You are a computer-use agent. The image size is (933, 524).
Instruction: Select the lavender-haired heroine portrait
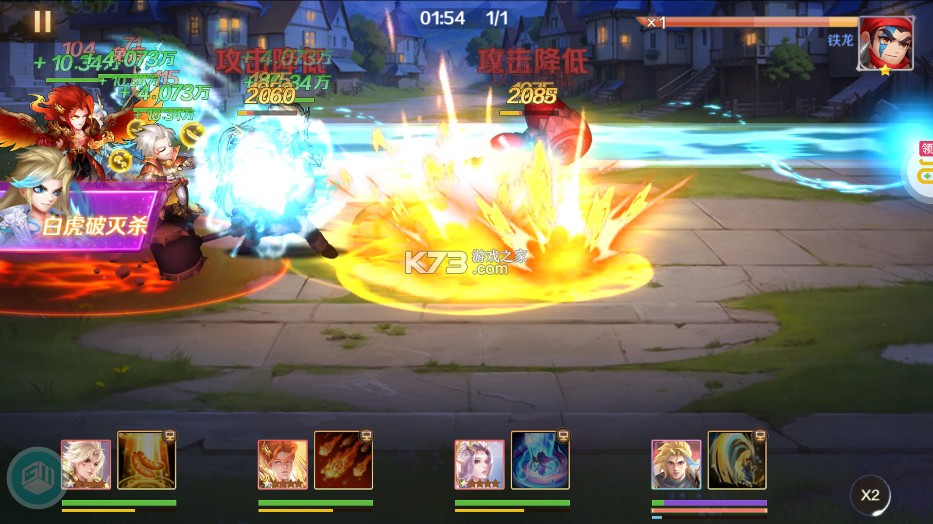(479, 464)
